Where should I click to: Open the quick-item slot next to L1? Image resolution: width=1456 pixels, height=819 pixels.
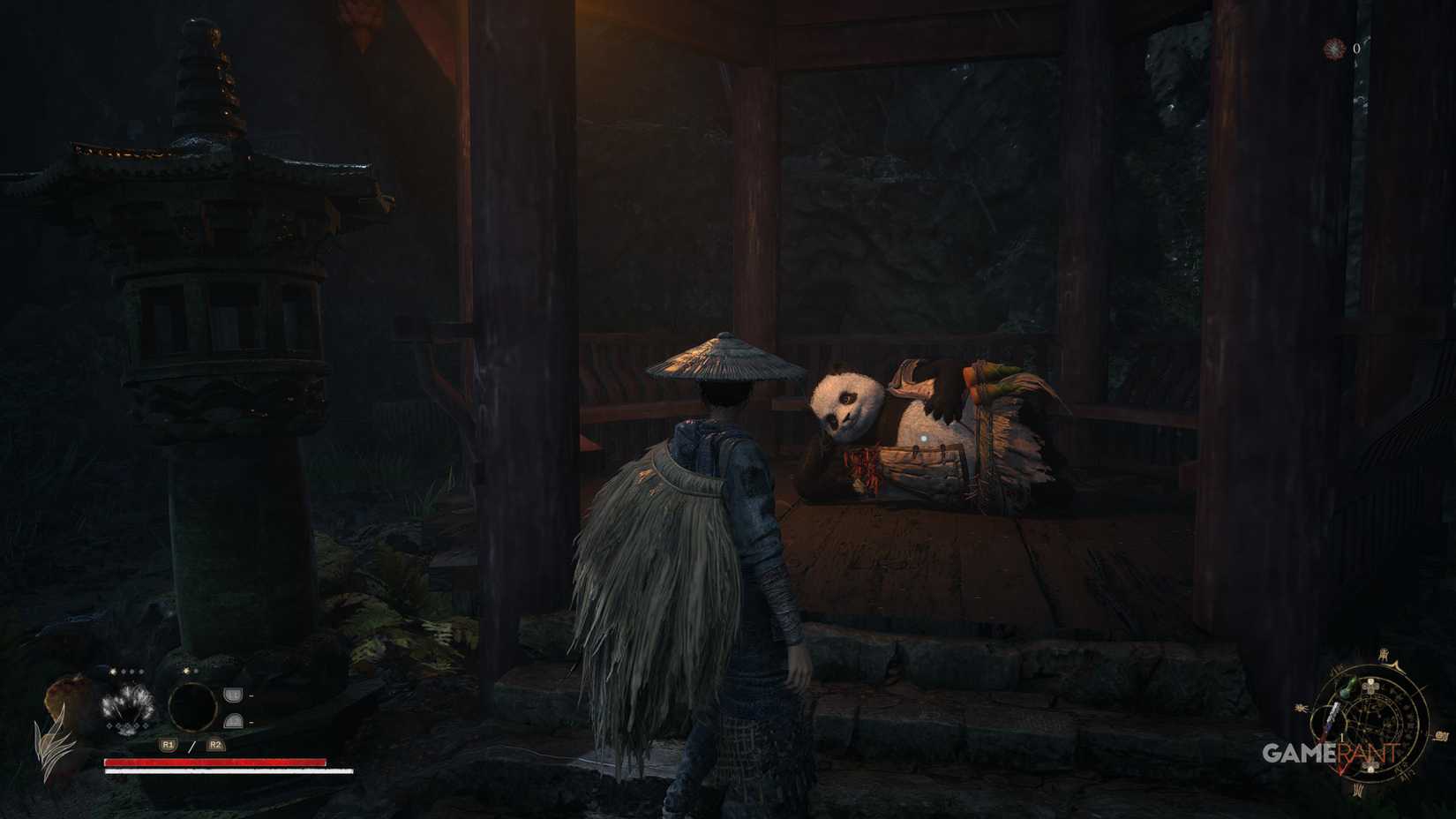[232, 695]
